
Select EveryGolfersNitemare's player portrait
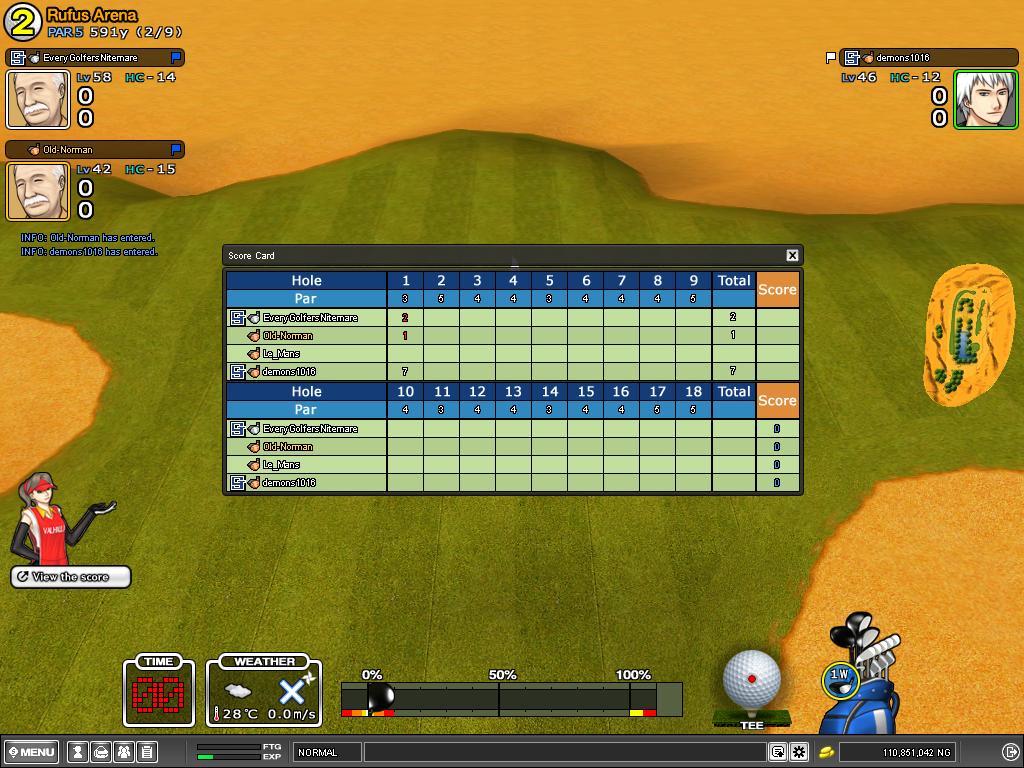pos(39,99)
